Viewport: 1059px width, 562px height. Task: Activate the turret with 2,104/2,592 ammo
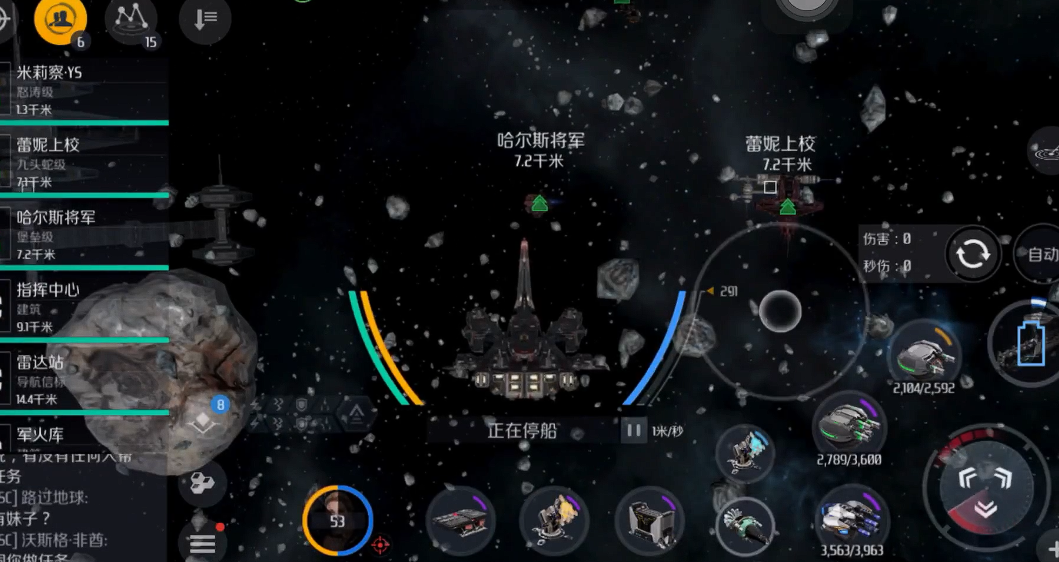(925, 354)
